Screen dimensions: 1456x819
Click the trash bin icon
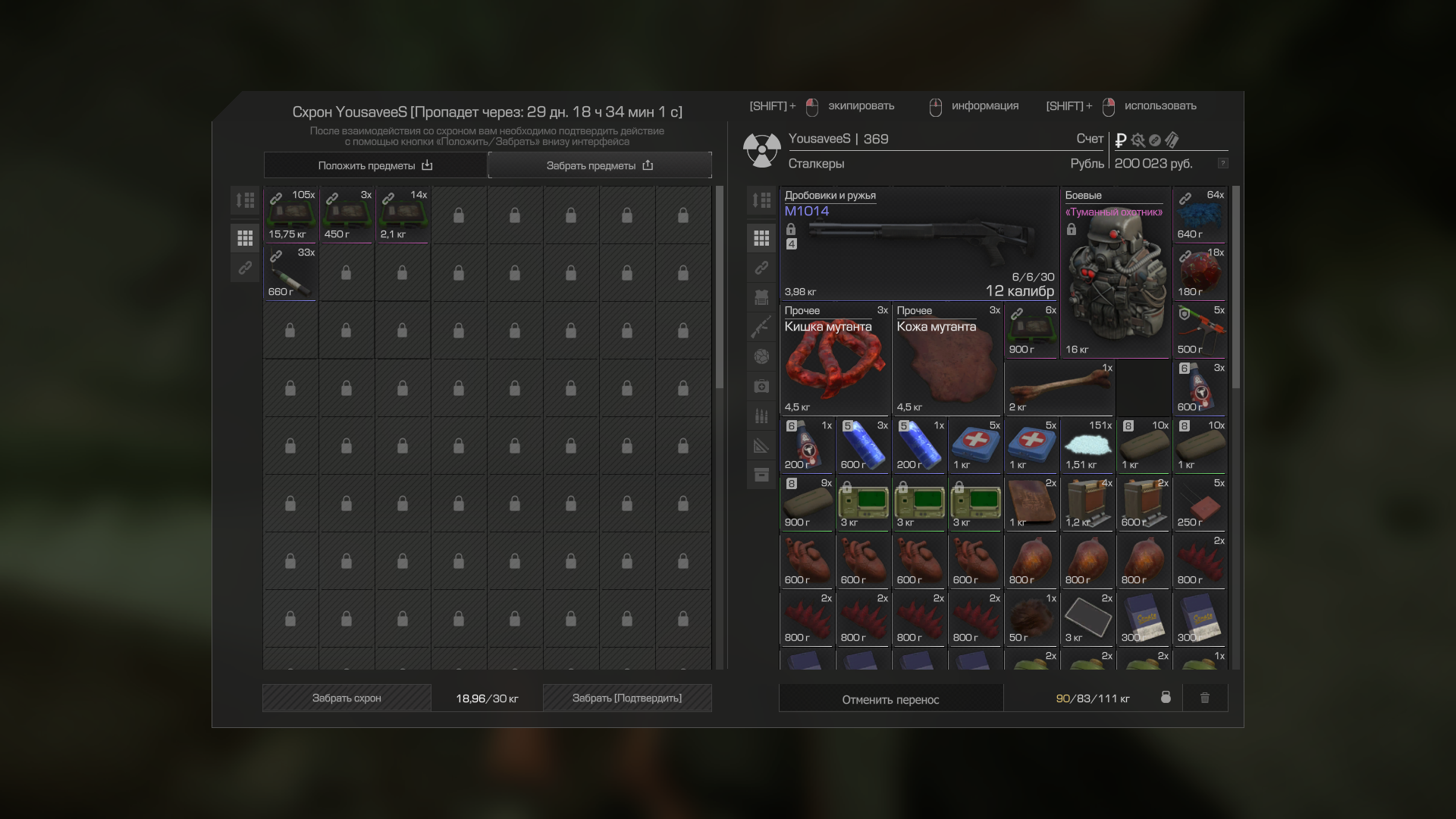(x=1205, y=698)
